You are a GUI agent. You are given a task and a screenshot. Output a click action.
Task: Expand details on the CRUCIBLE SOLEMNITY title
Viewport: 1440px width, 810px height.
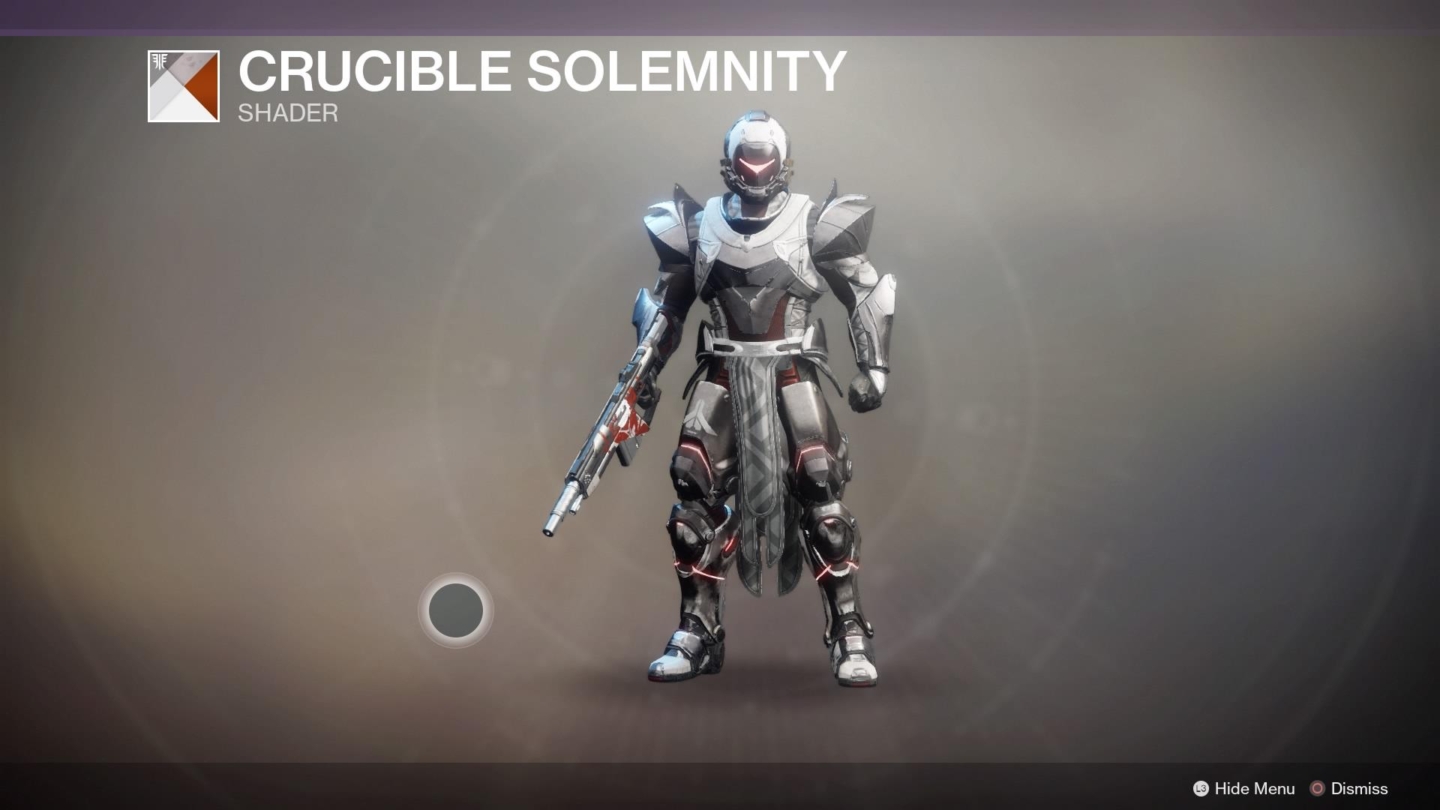tap(540, 70)
